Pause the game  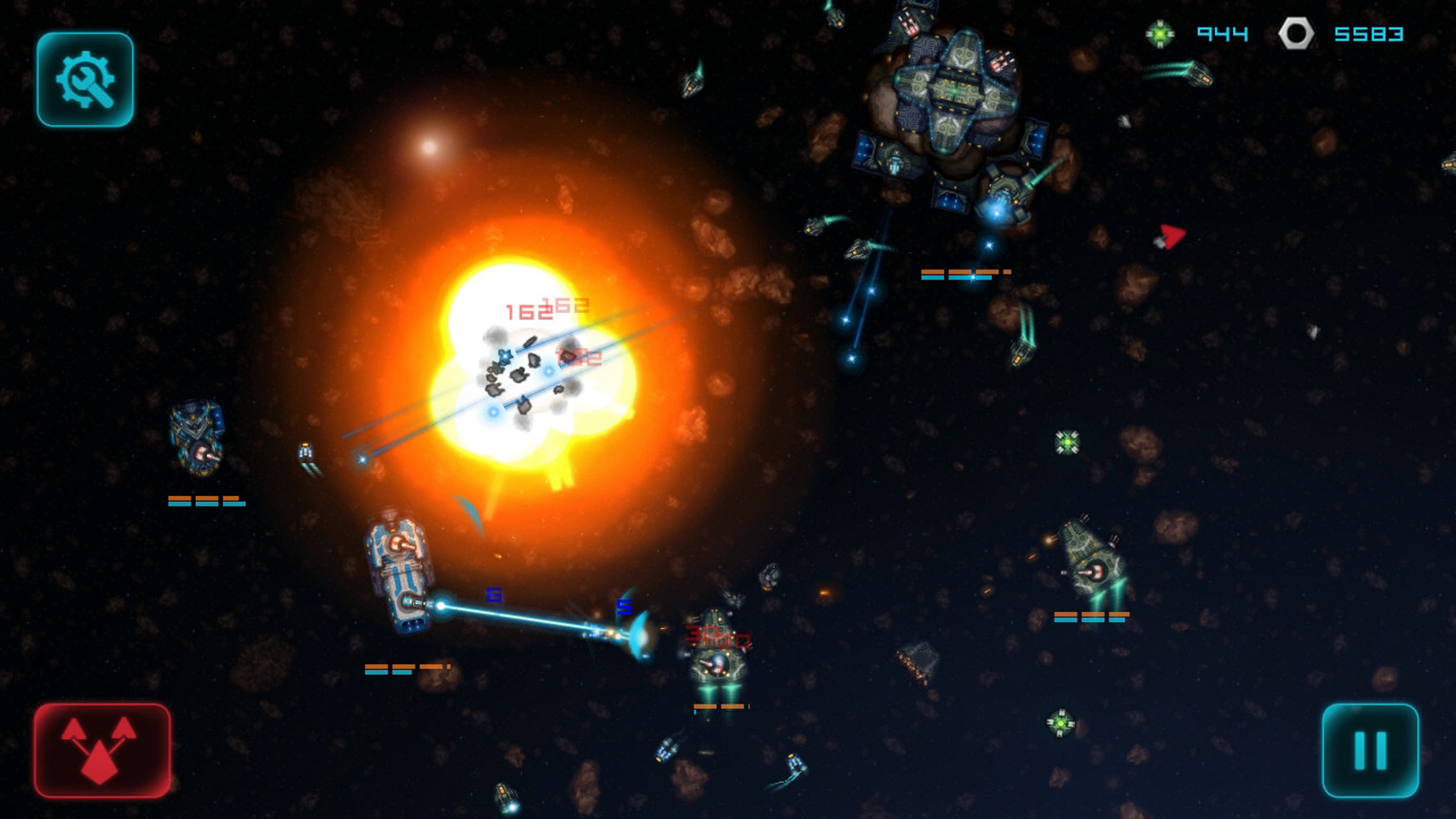pyautogui.click(x=1370, y=750)
